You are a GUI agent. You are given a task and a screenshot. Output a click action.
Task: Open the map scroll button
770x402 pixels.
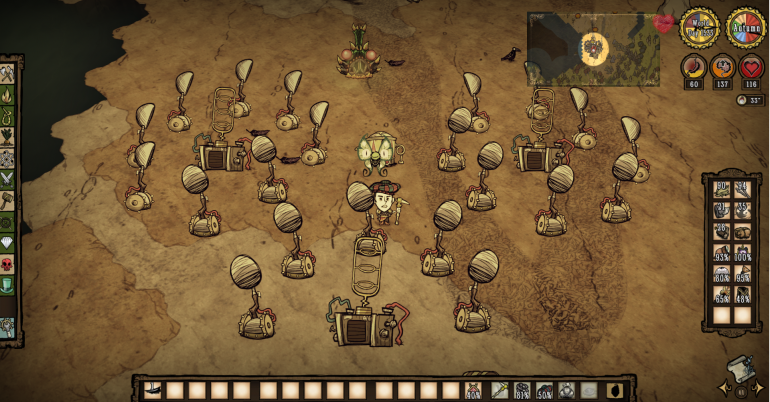[739, 369]
